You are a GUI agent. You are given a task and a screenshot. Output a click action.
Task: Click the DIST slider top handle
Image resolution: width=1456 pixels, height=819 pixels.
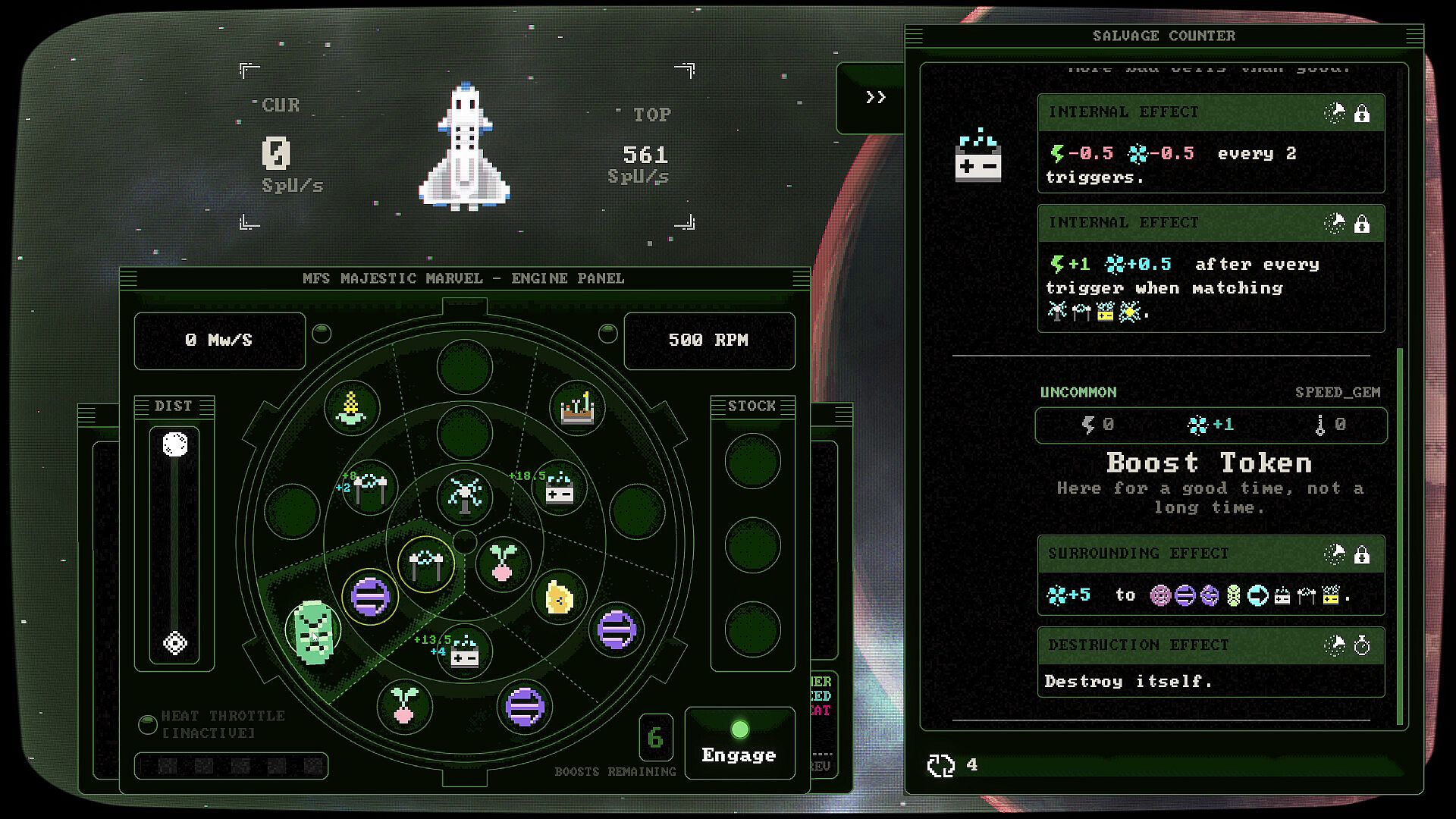(x=175, y=444)
